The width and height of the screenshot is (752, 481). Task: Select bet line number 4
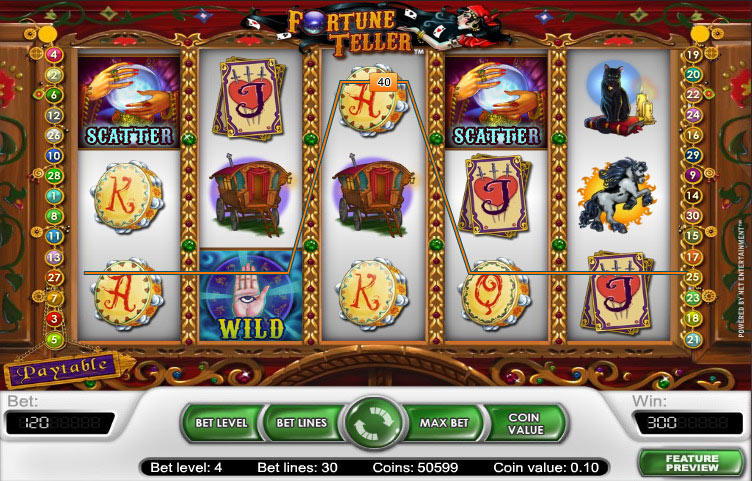(x=54, y=54)
